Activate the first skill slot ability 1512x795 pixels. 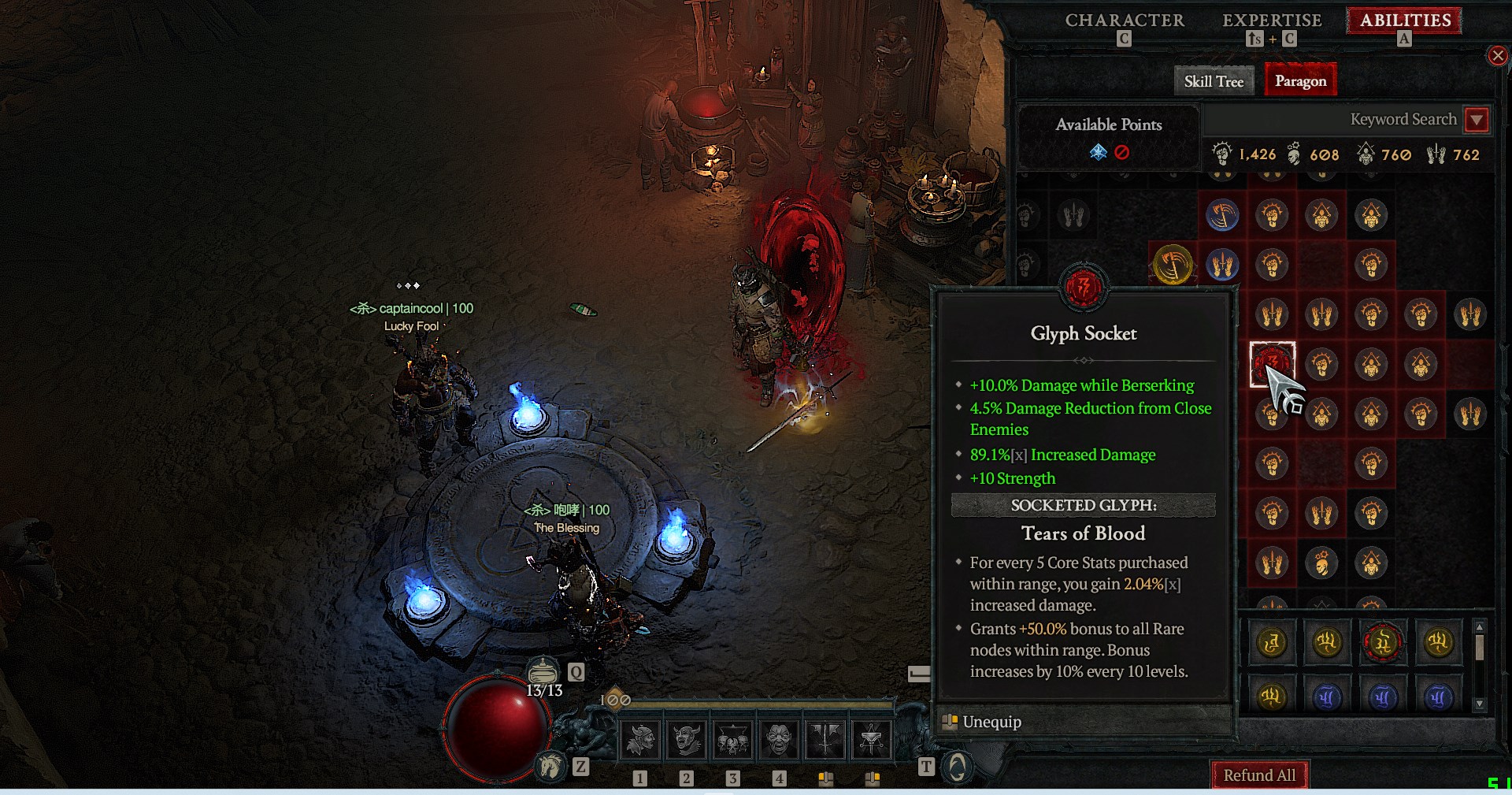pyautogui.click(x=640, y=740)
